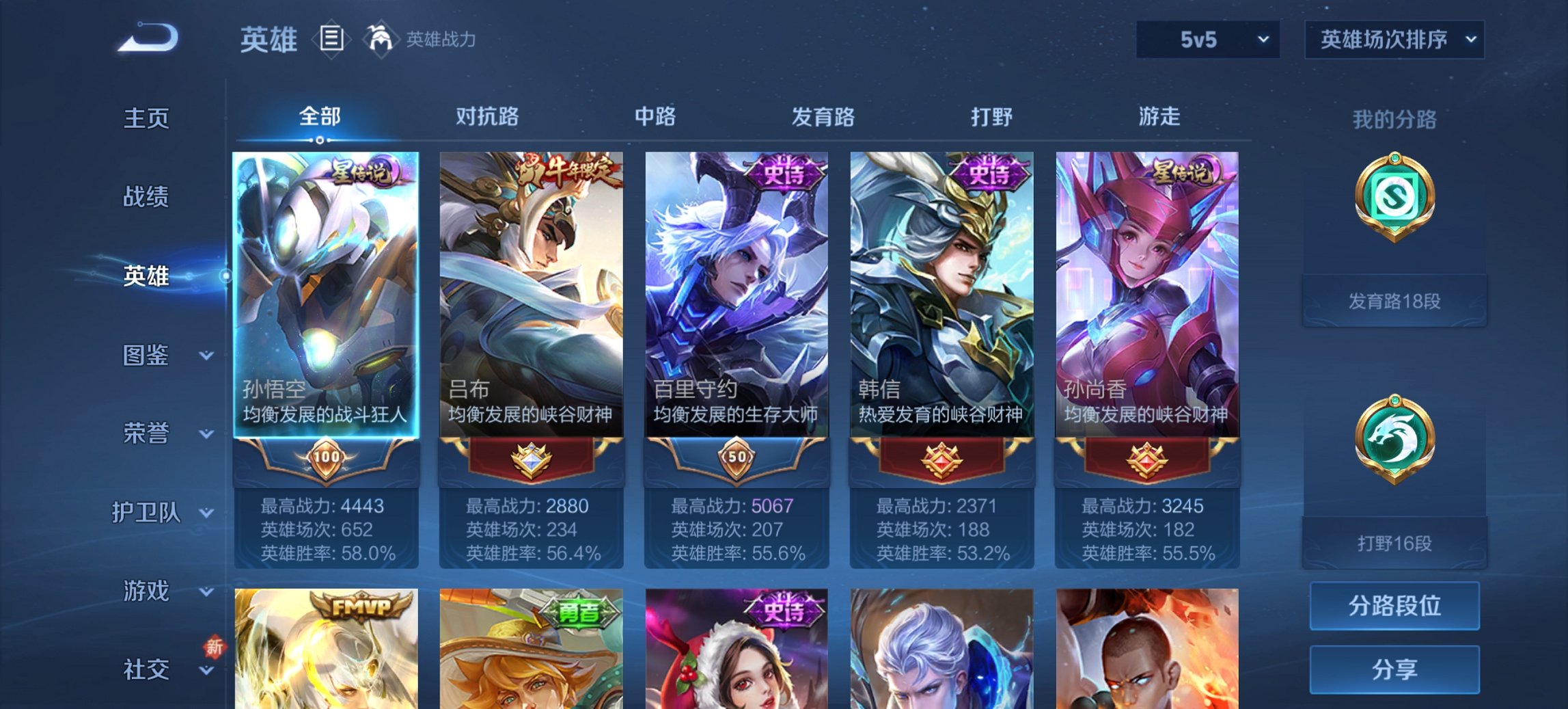
Task: Open the 5v5 mode dropdown
Action: [x=1205, y=40]
